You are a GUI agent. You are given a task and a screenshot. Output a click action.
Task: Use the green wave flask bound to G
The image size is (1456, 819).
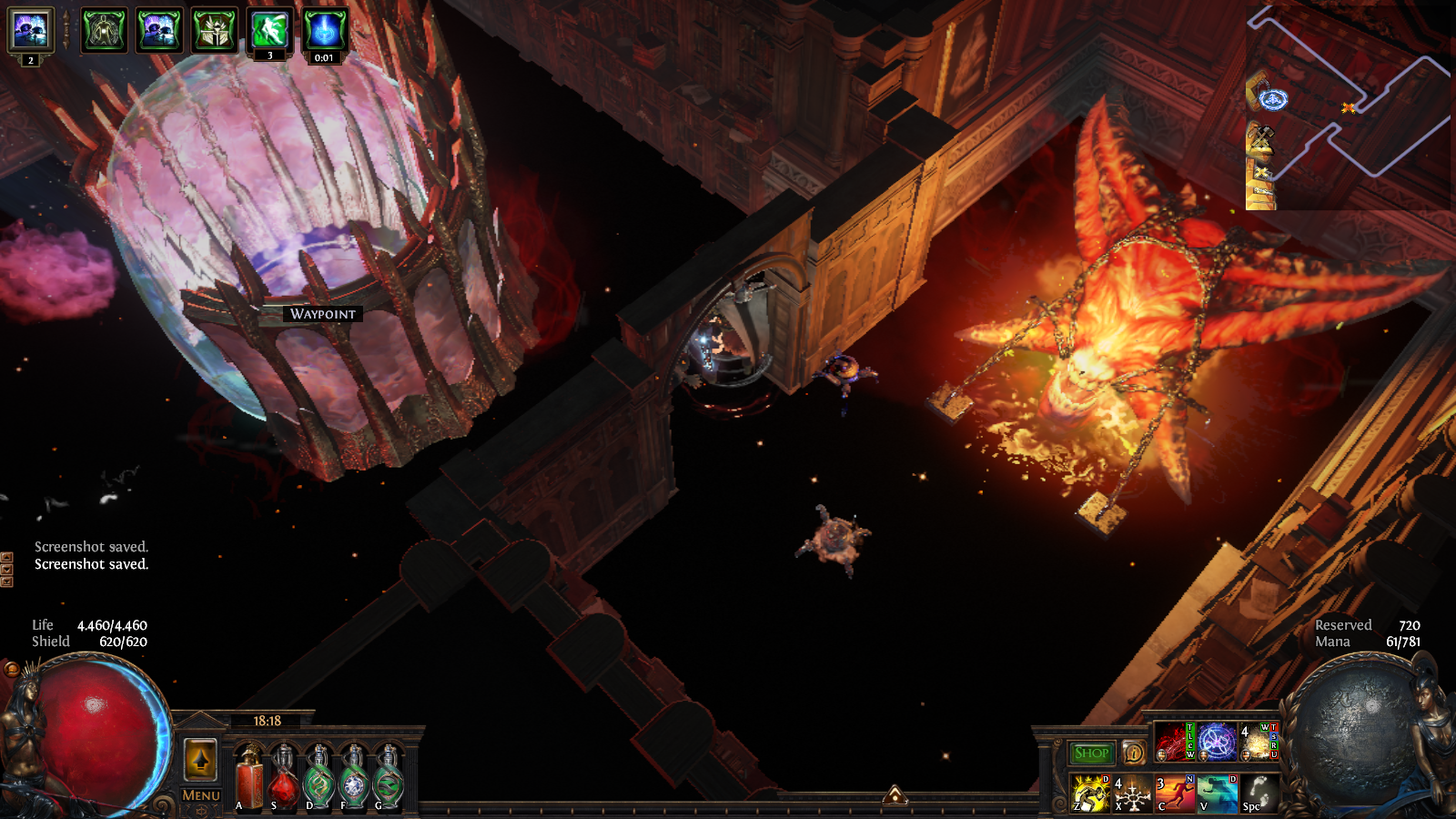388,778
